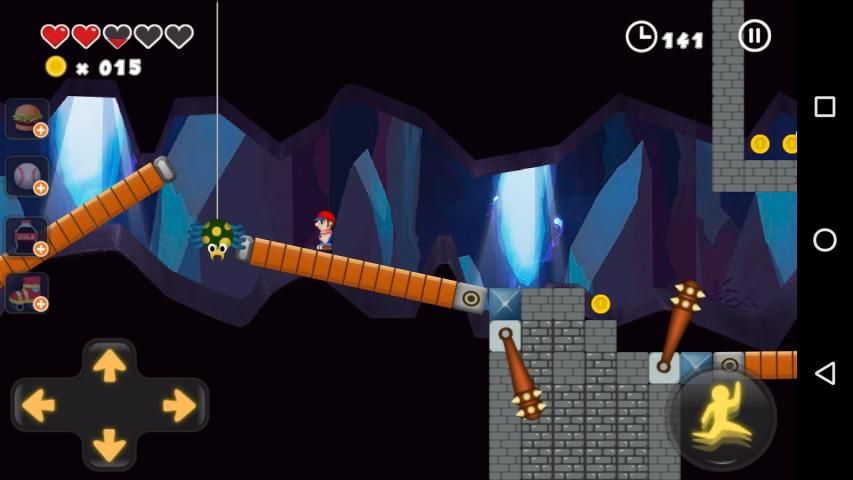Use the cola bottle power-up
This screenshot has width=853, height=480.
tap(27, 236)
